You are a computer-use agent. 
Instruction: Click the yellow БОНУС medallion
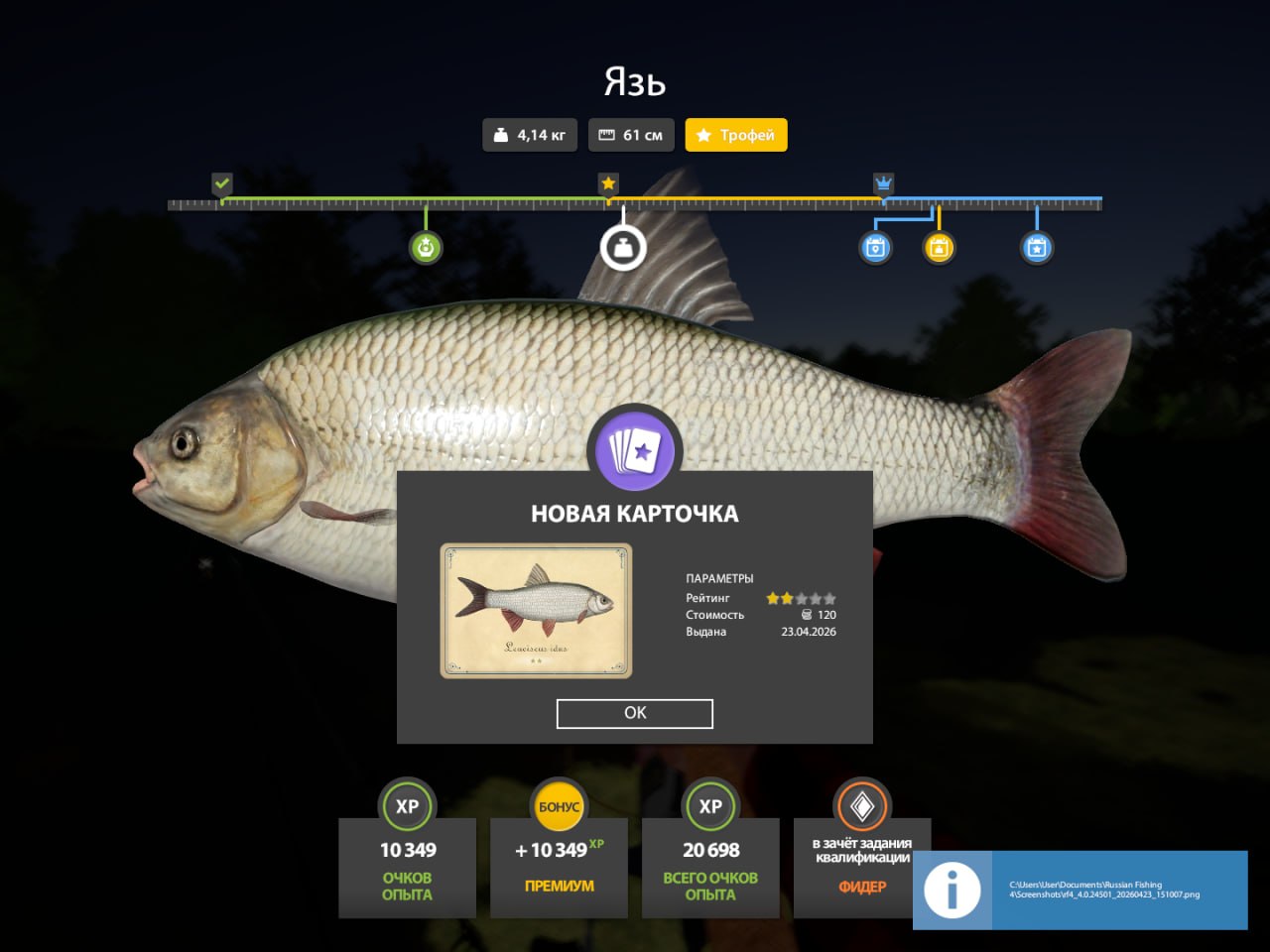coord(559,806)
